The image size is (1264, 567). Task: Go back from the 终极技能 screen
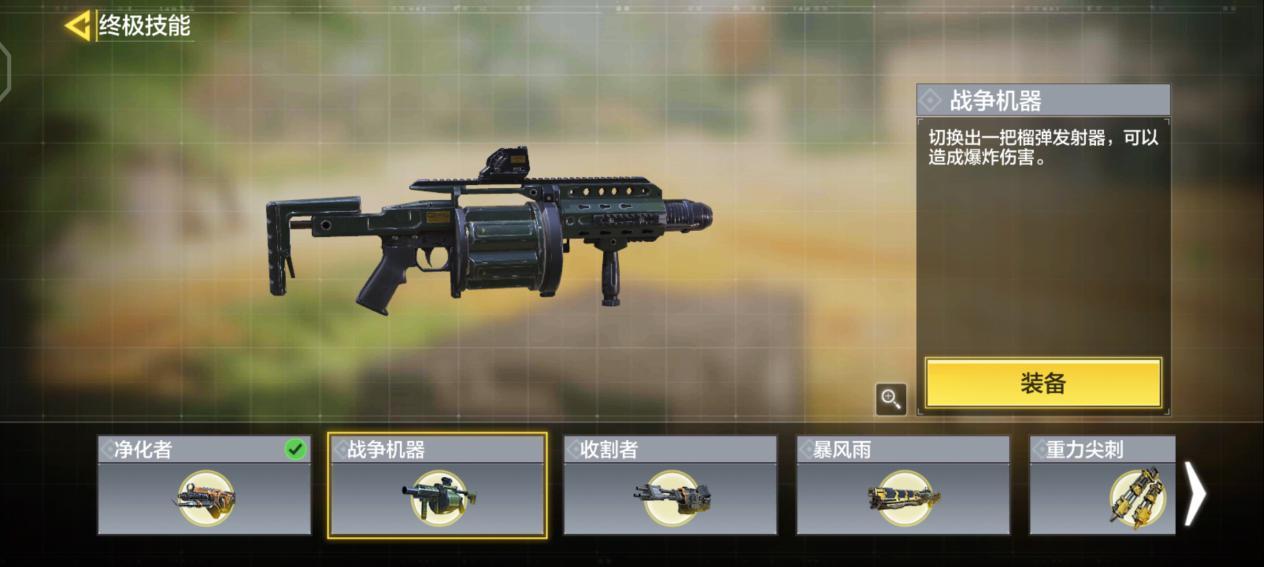coord(78,26)
